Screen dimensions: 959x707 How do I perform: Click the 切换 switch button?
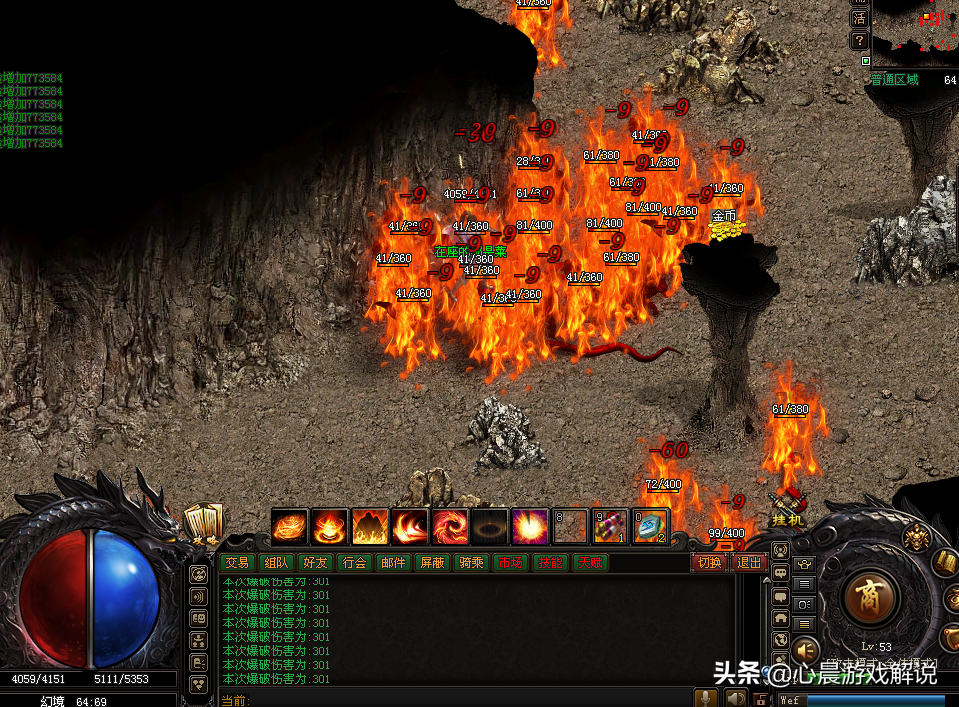coord(709,563)
